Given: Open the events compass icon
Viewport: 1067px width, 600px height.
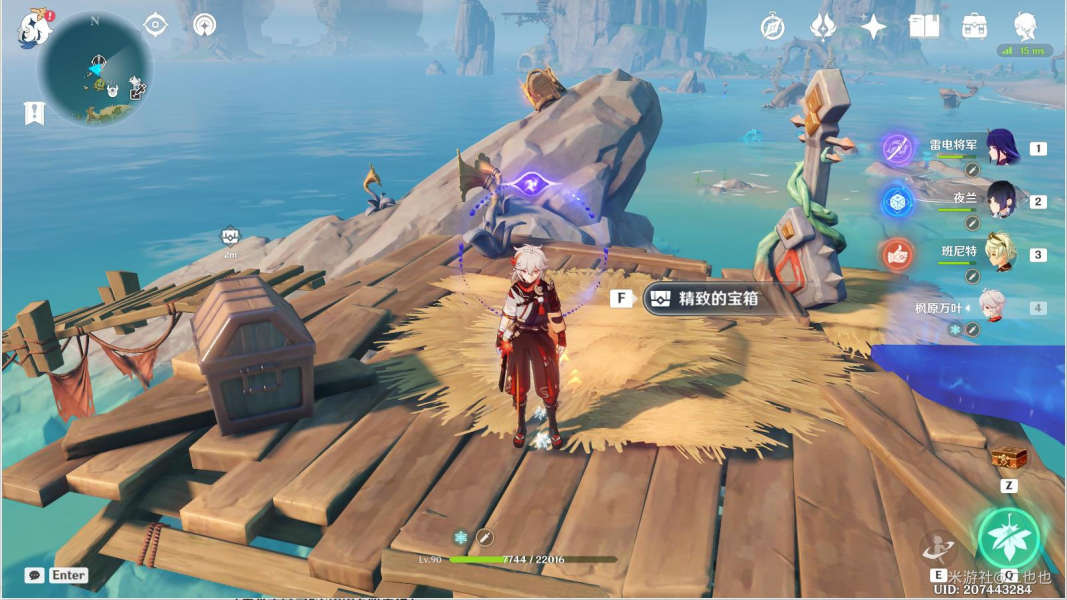Looking at the screenshot, I should (772, 27).
